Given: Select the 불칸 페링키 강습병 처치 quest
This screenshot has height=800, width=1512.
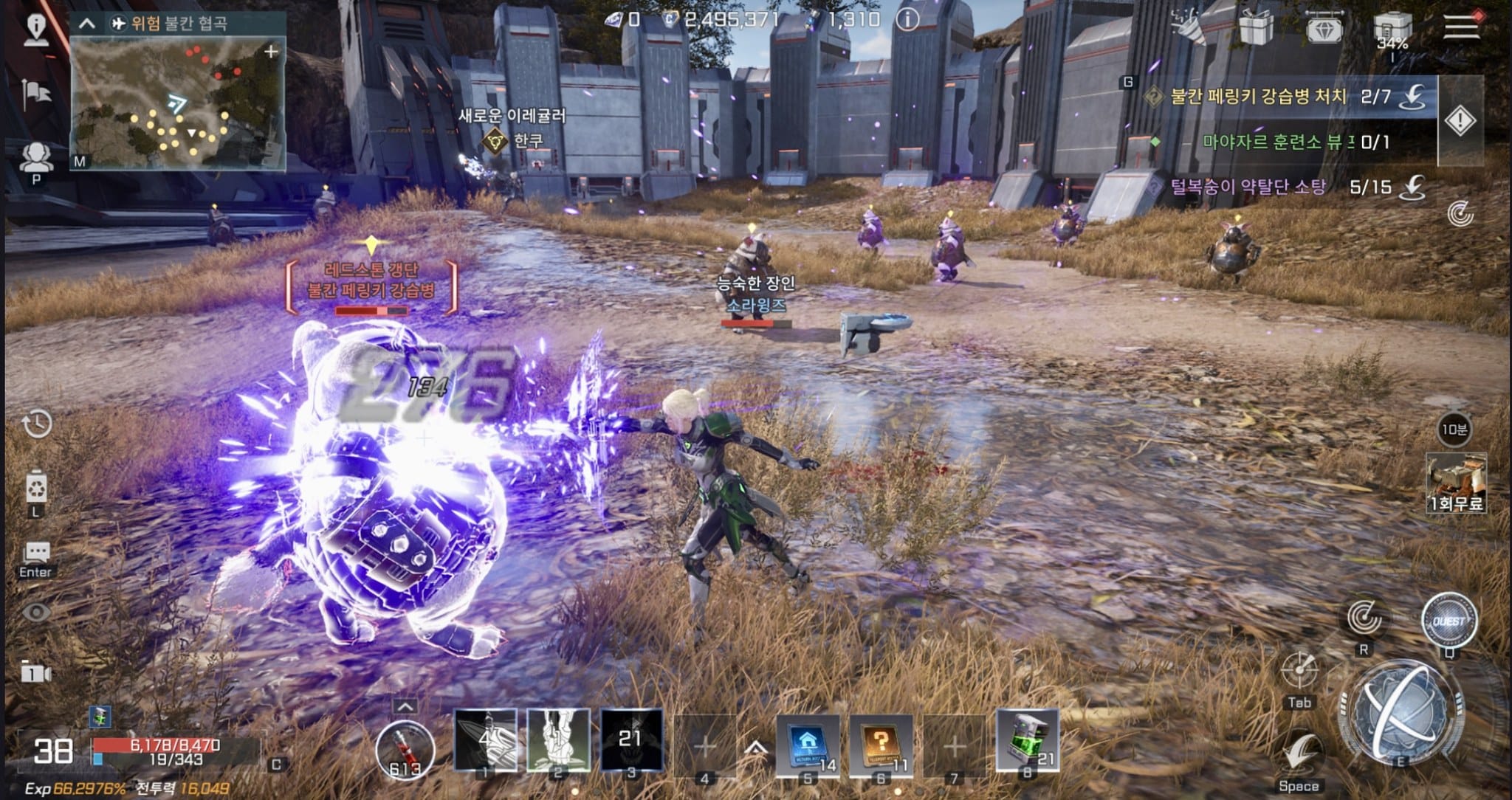Looking at the screenshot, I should [x=1259, y=97].
